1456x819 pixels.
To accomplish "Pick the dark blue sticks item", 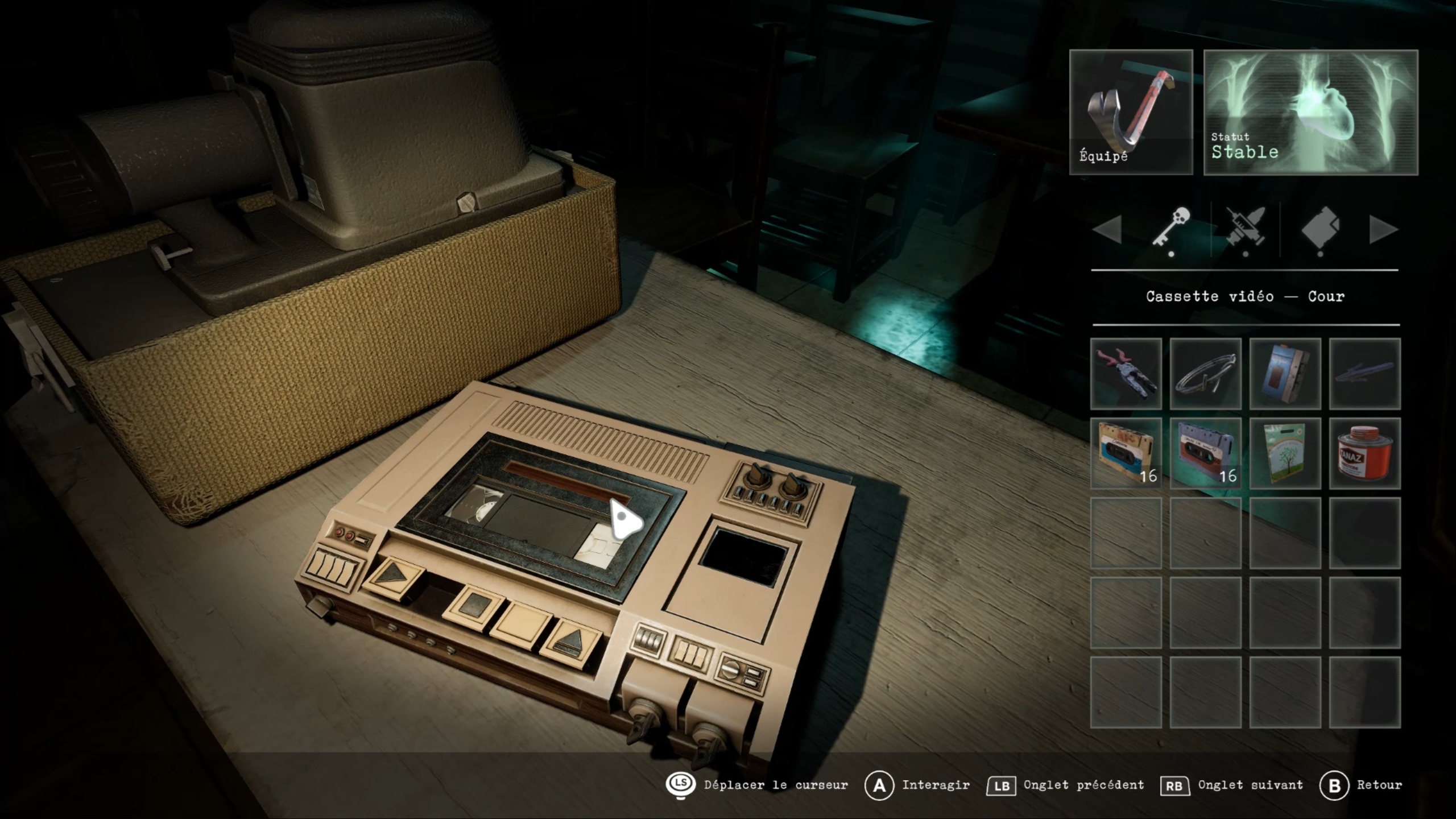I will tap(1365, 374).
